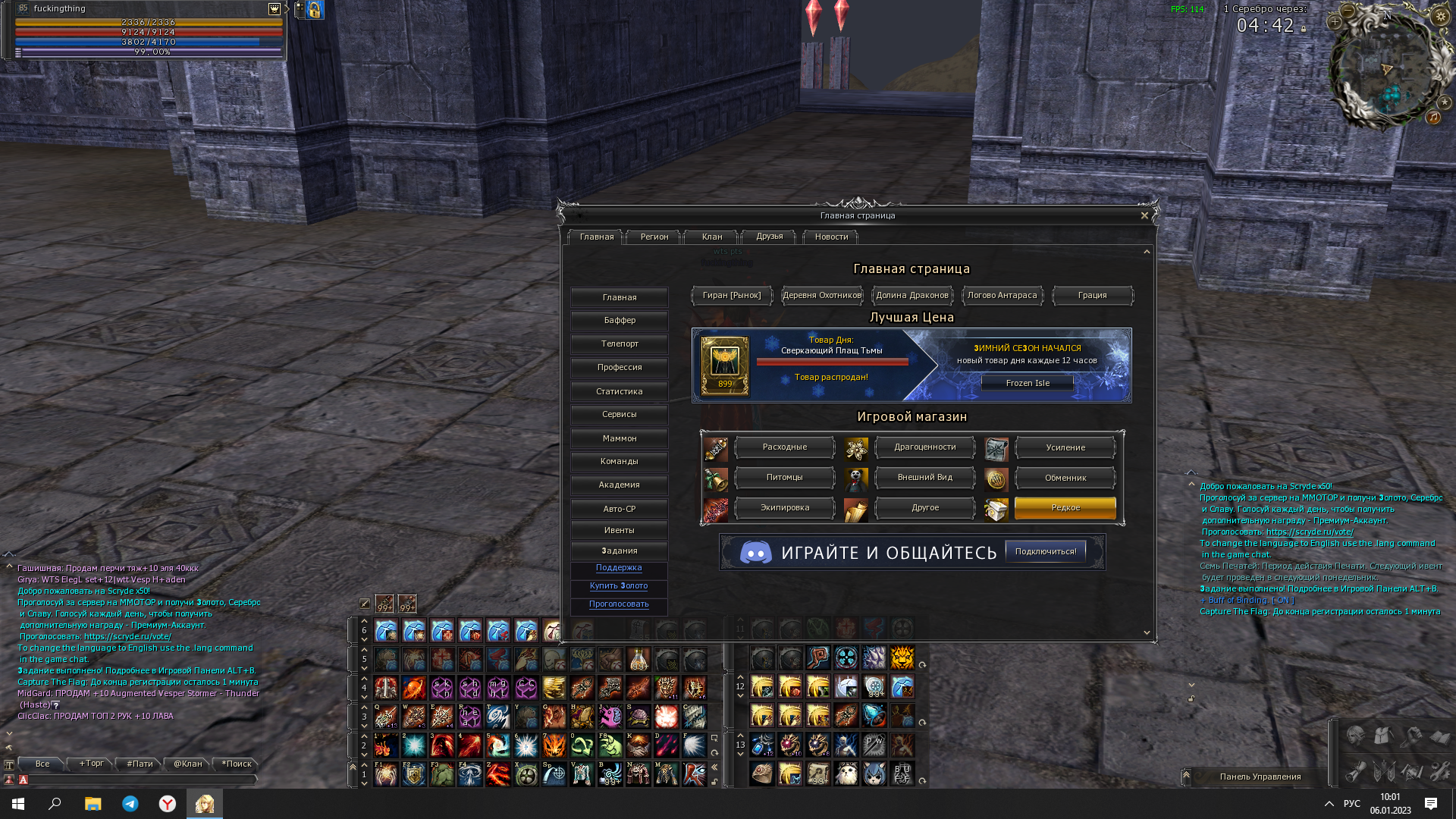Open the Клан tab
The height and width of the screenshot is (819, 1456).
[x=711, y=237]
